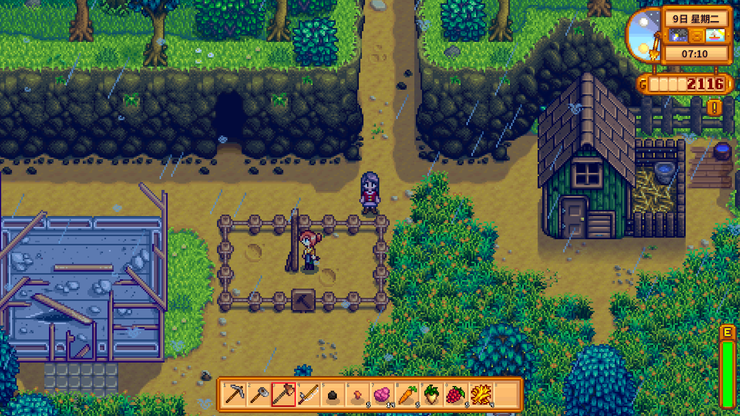Screen dimensions: 740x416
Task: Select the pickaxe in the hotbar
Action: (235, 394)
